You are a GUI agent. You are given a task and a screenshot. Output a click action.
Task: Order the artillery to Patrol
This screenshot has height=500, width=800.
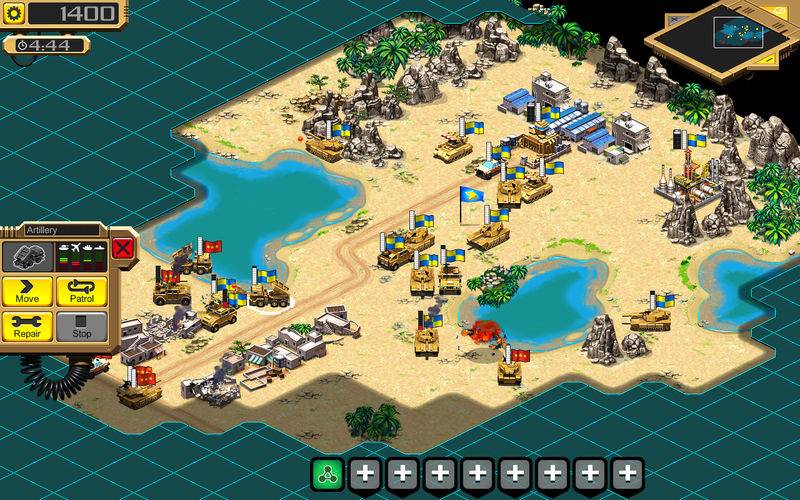click(81, 291)
